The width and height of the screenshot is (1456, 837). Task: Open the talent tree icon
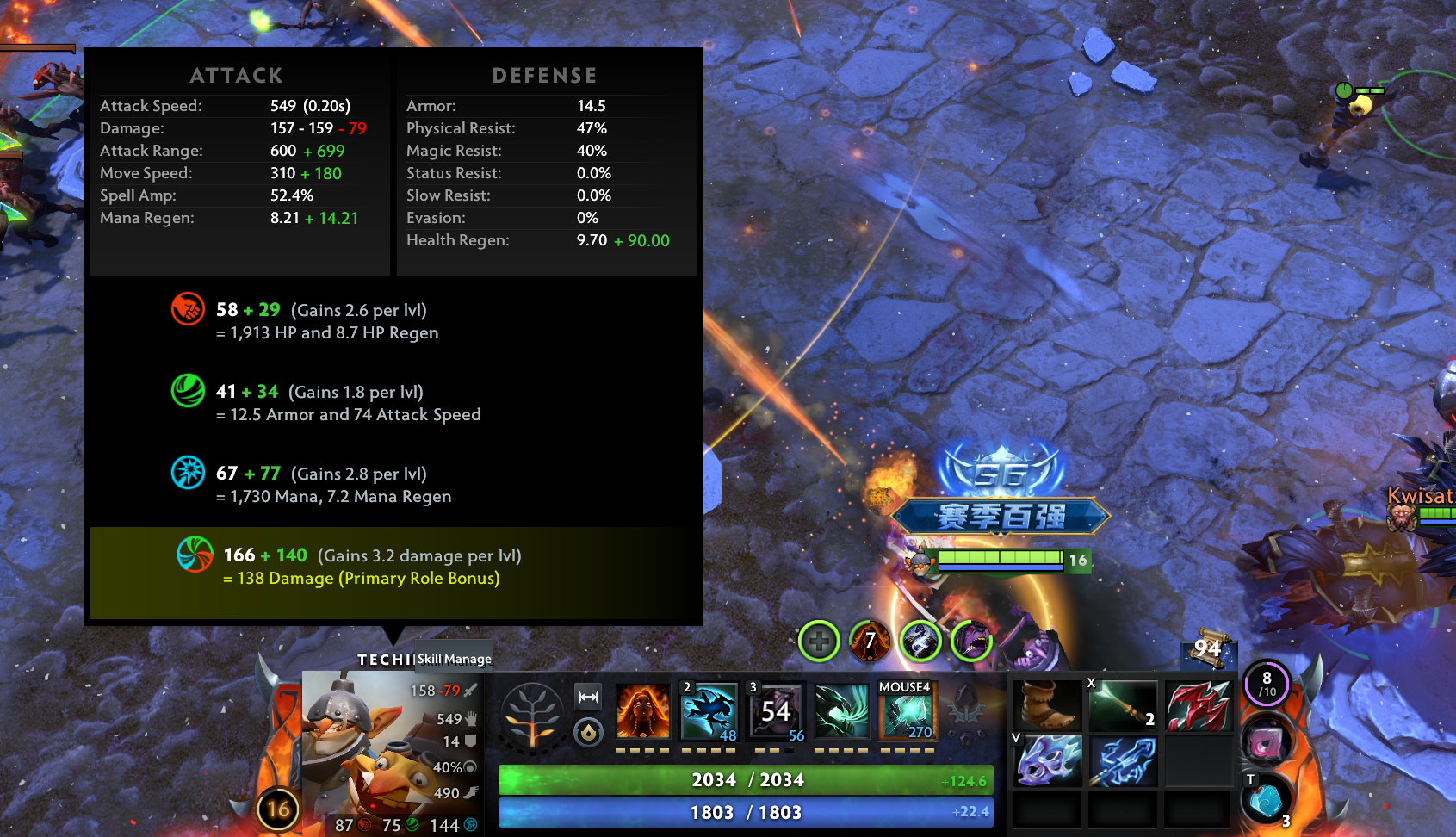click(x=533, y=715)
